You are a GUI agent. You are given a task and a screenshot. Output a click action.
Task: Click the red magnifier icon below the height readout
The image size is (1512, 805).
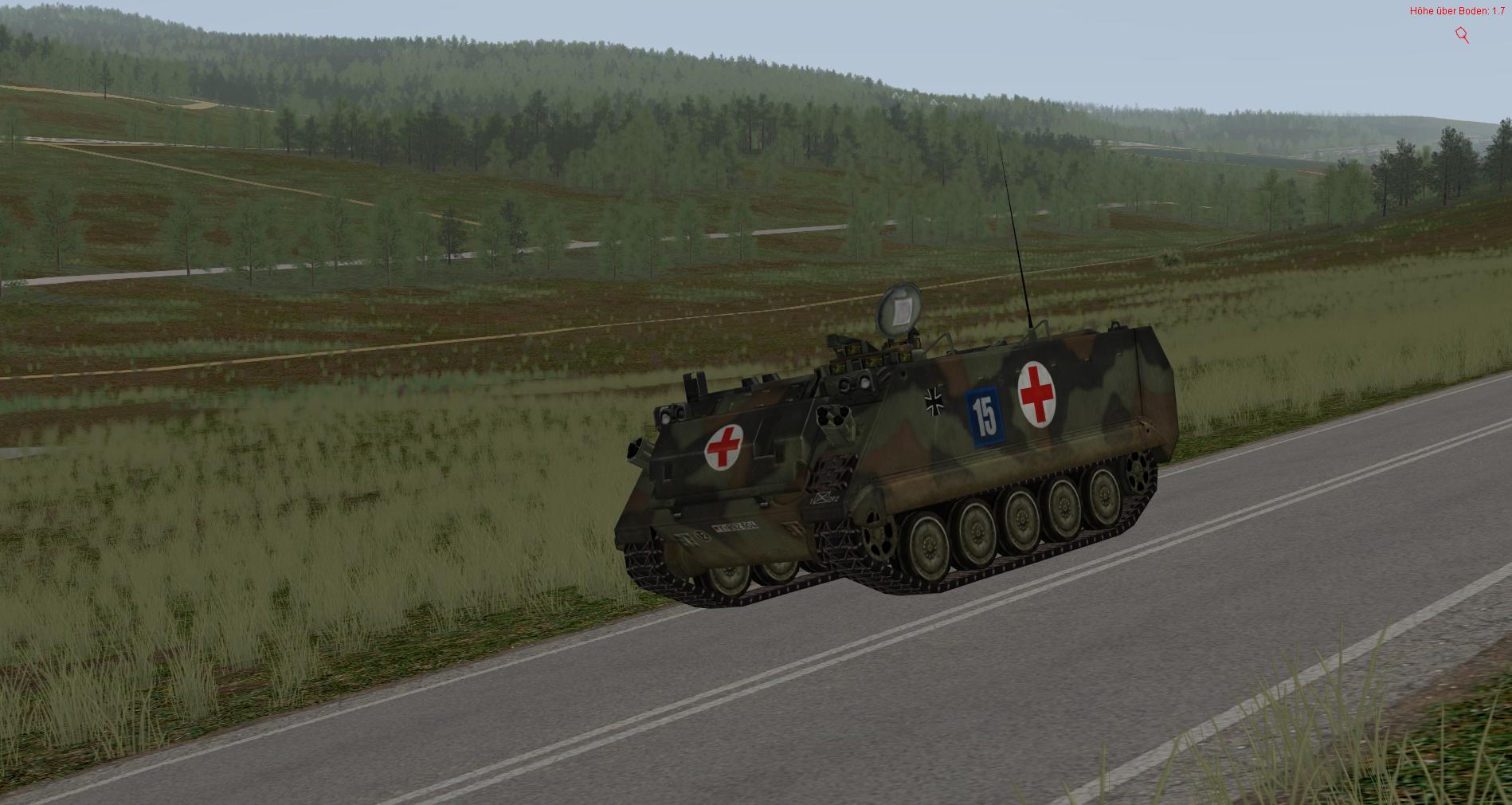[1462, 34]
